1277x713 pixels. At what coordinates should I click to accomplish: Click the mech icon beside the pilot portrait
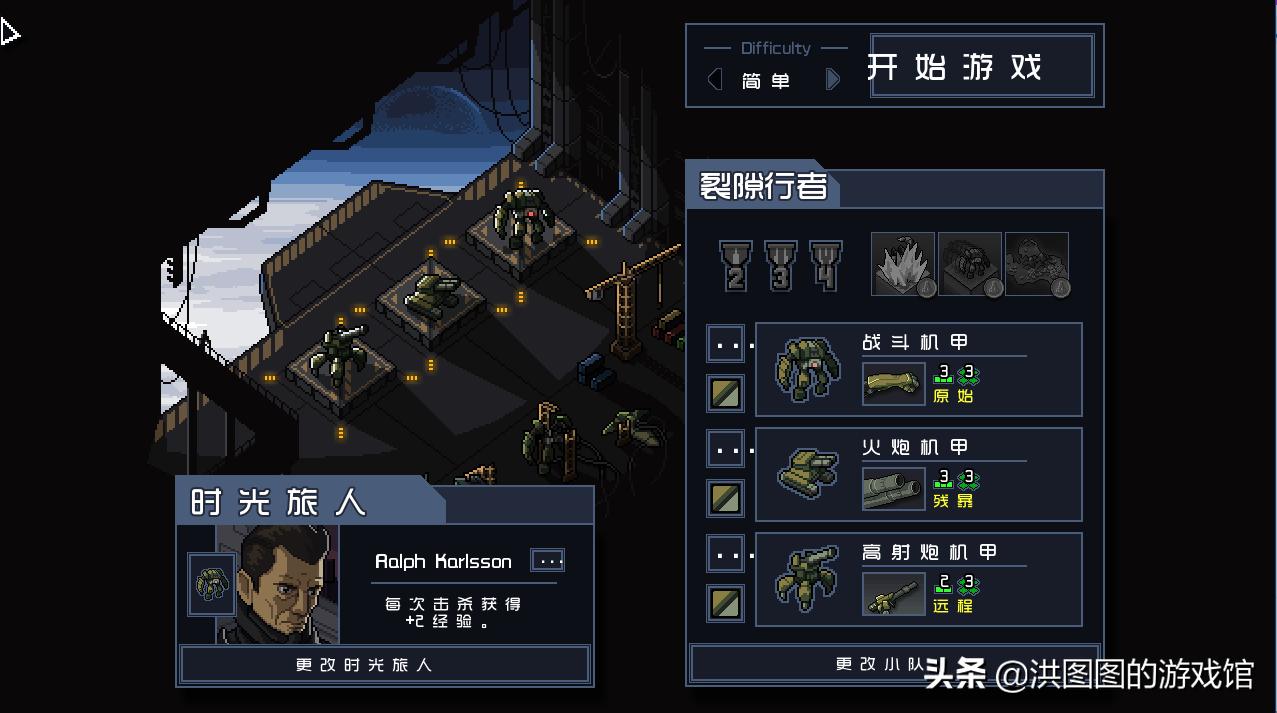tap(211, 584)
